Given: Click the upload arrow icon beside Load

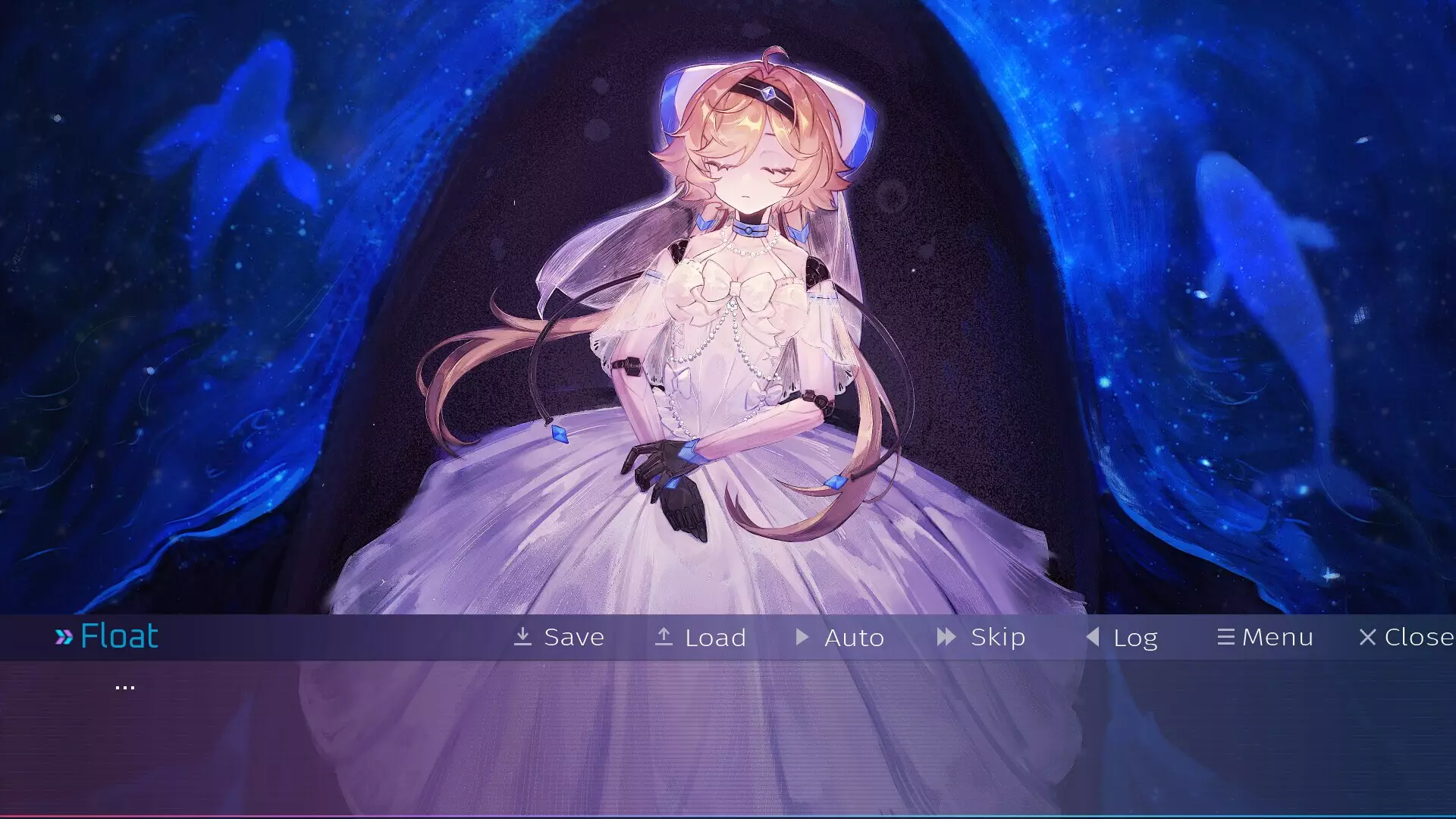Looking at the screenshot, I should [664, 637].
